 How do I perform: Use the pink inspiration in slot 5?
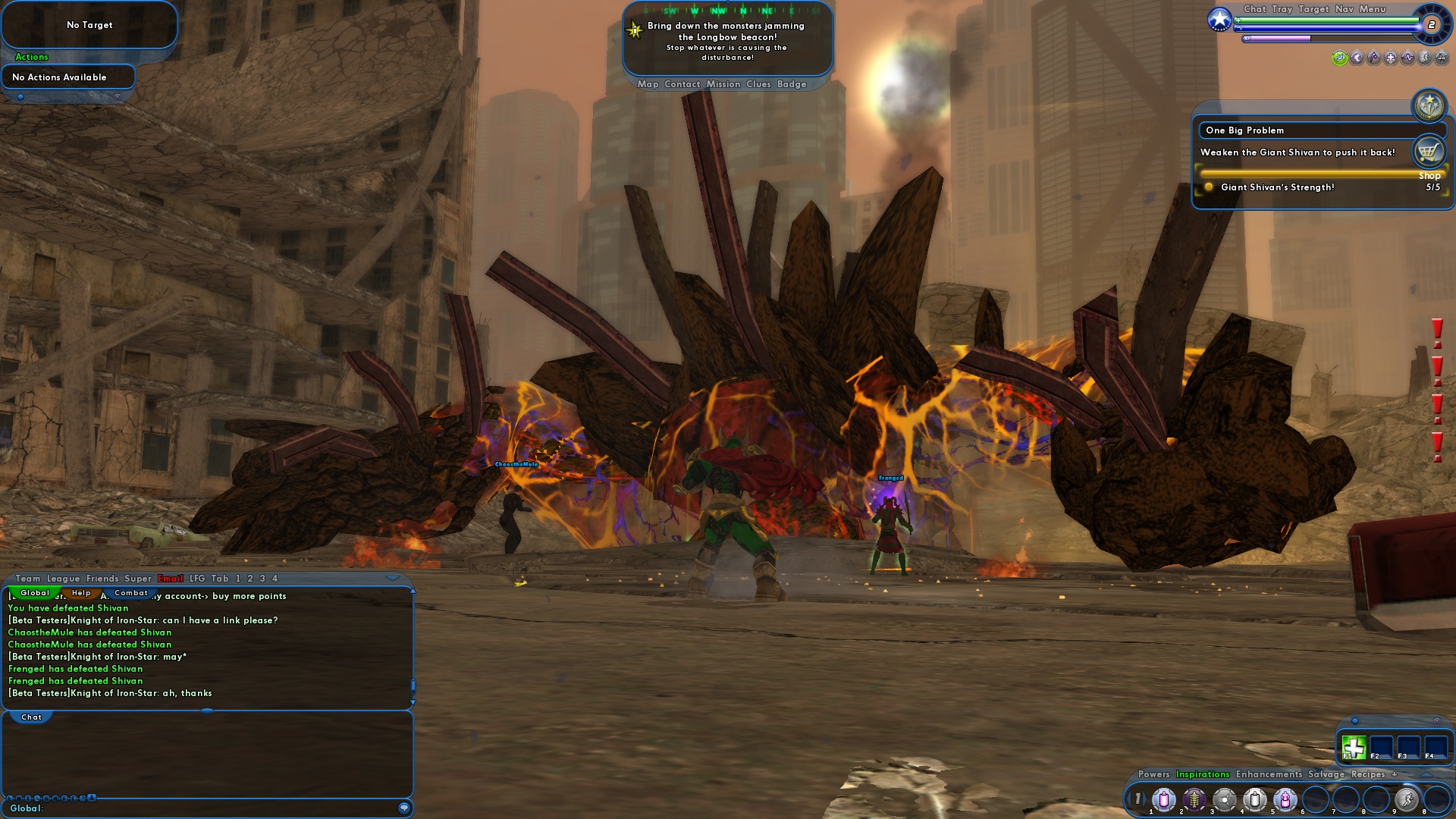(1285, 799)
